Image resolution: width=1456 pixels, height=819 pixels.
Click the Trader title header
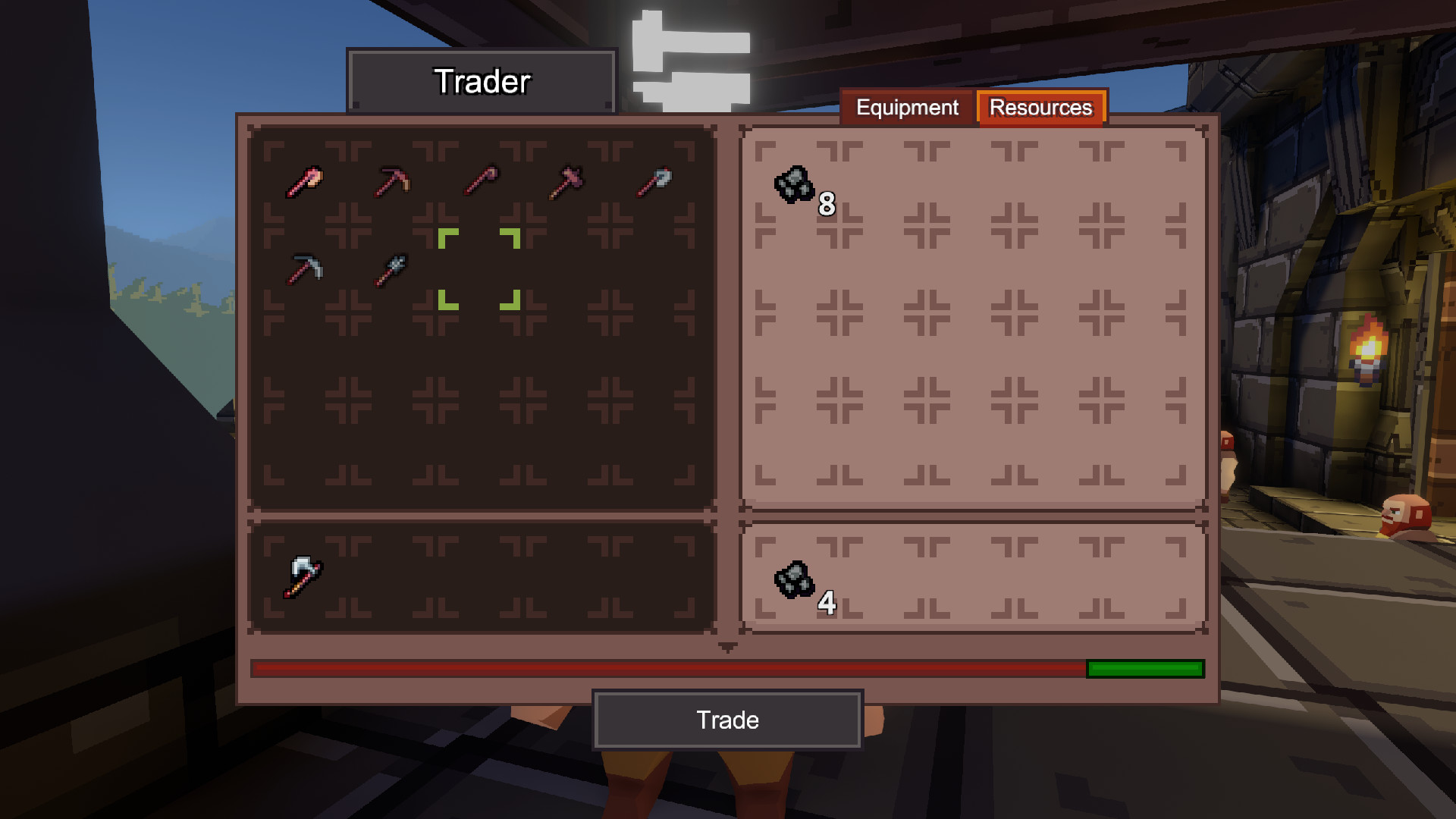pyautogui.click(x=483, y=81)
